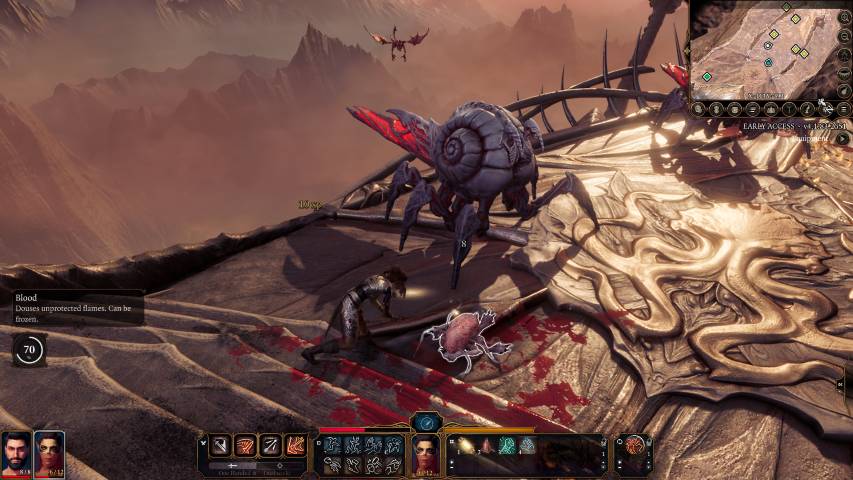853x480 pixels.
Task: Click the compass button above the hotbar
Action: coord(425,423)
